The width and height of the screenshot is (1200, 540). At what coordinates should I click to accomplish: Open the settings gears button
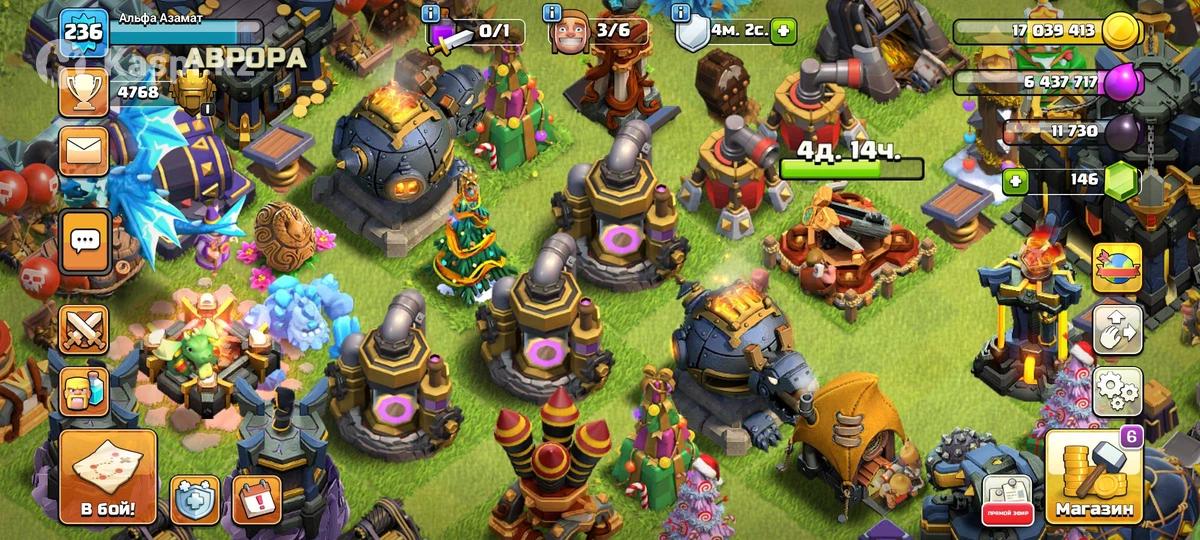(x=1116, y=391)
